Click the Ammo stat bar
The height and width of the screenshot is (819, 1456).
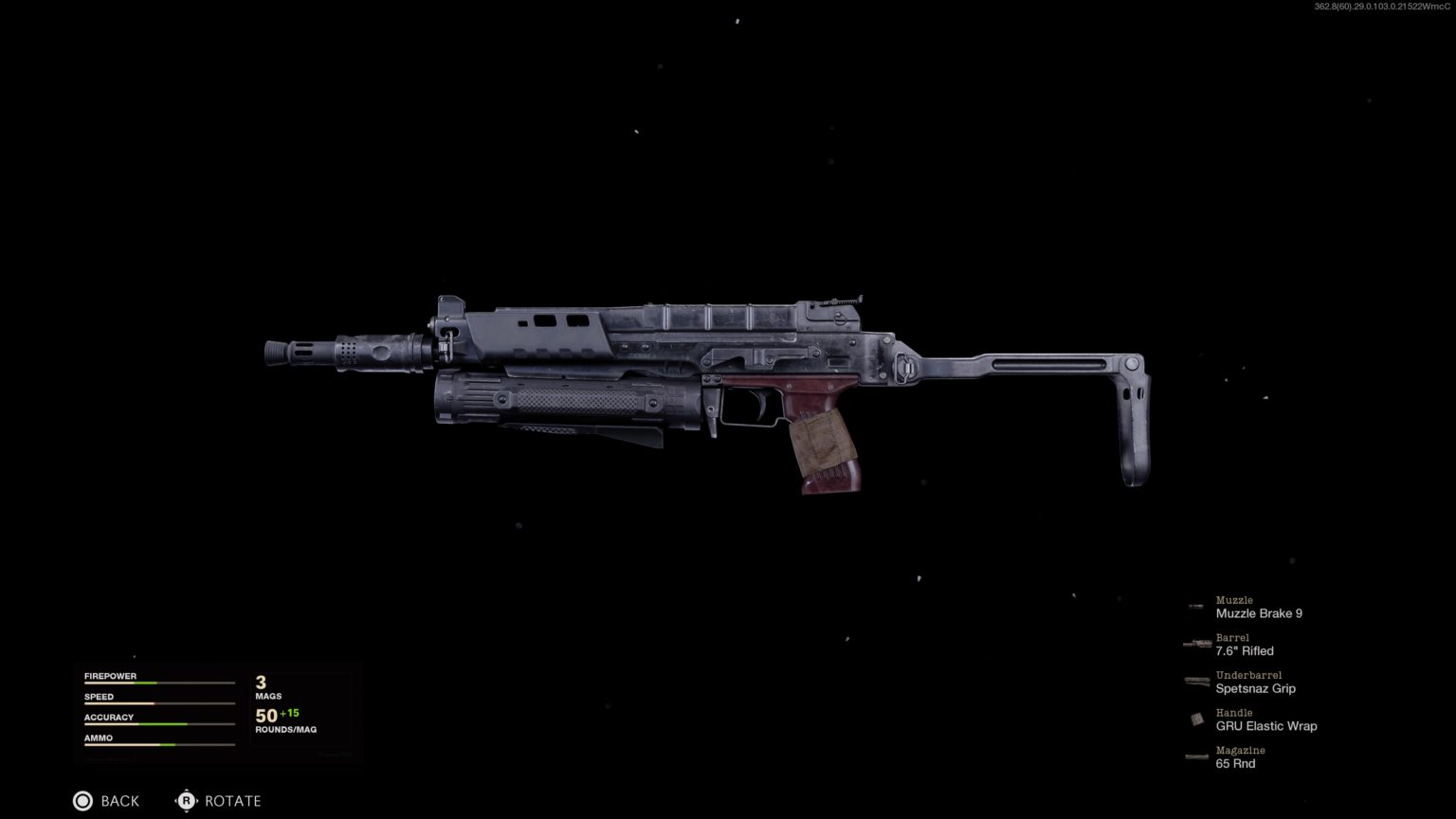pyautogui.click(x=158, y=741)
